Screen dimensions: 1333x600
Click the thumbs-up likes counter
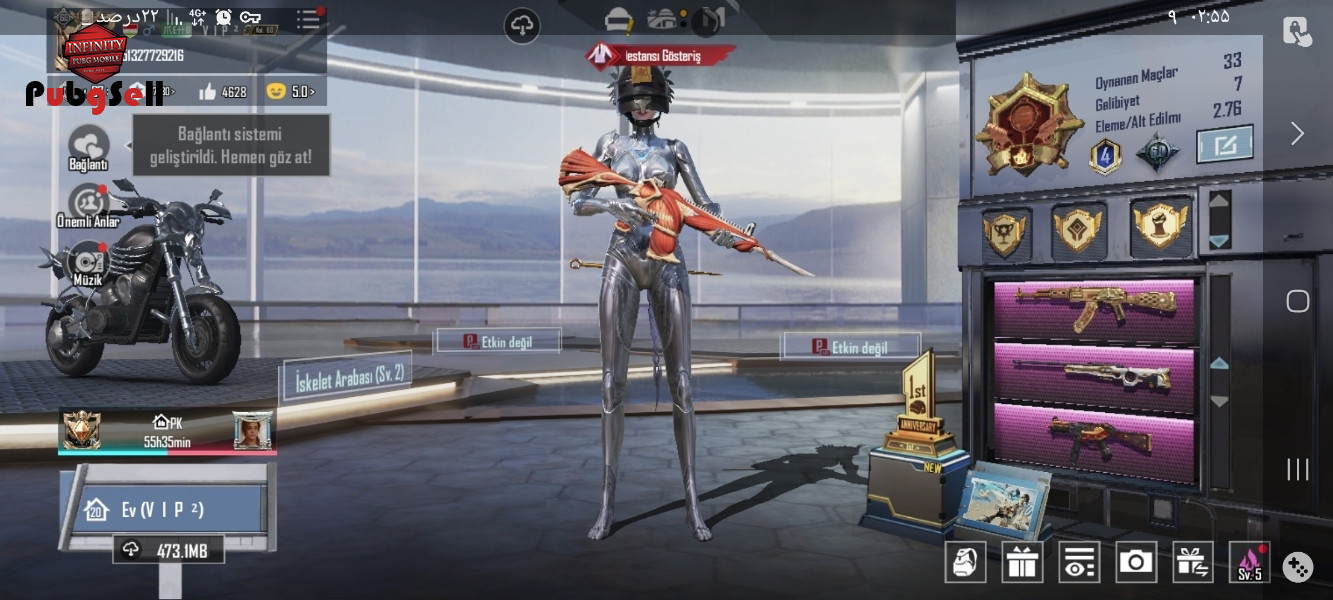222,92
